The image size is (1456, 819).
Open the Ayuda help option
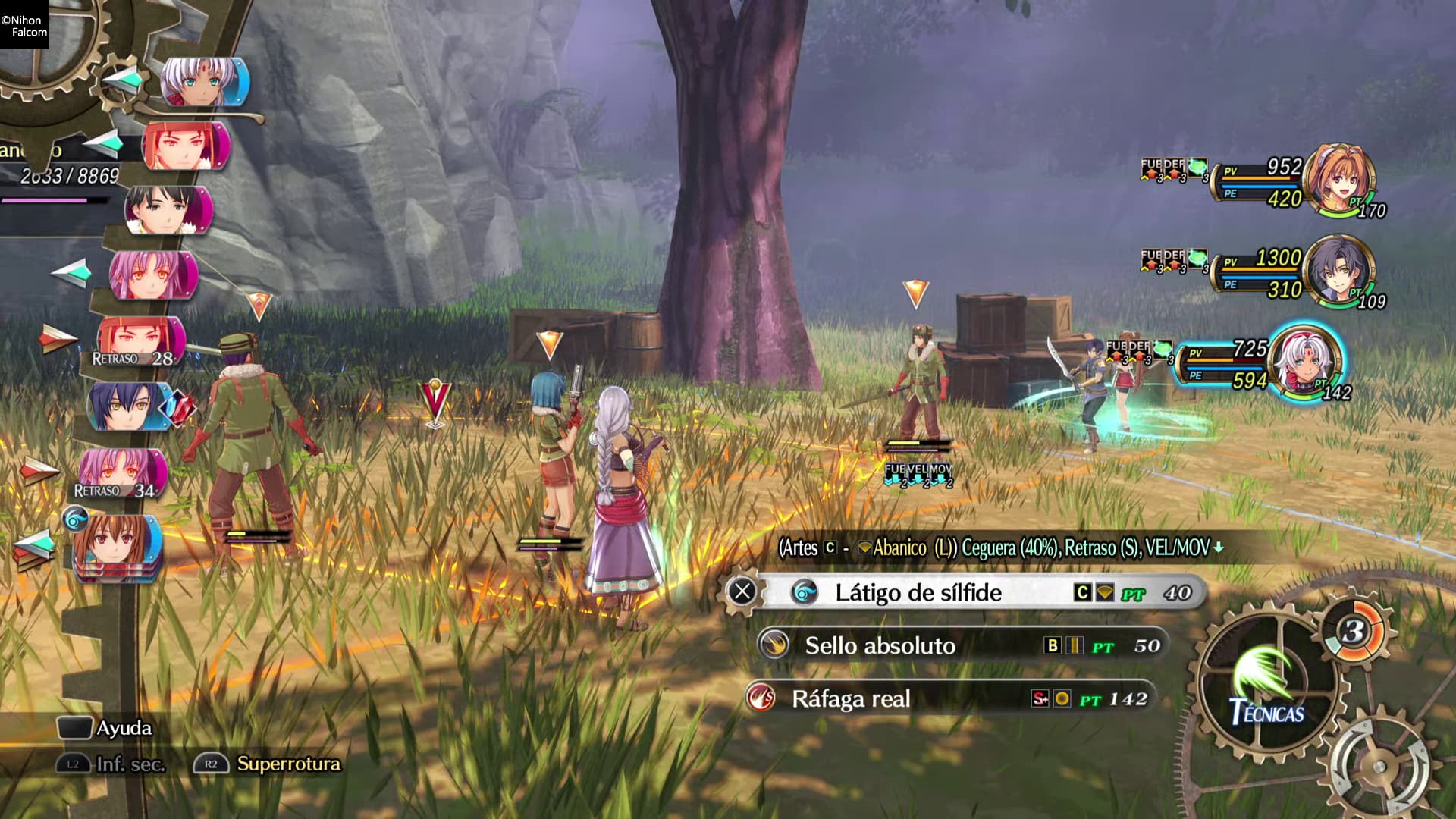pos(106,728)
